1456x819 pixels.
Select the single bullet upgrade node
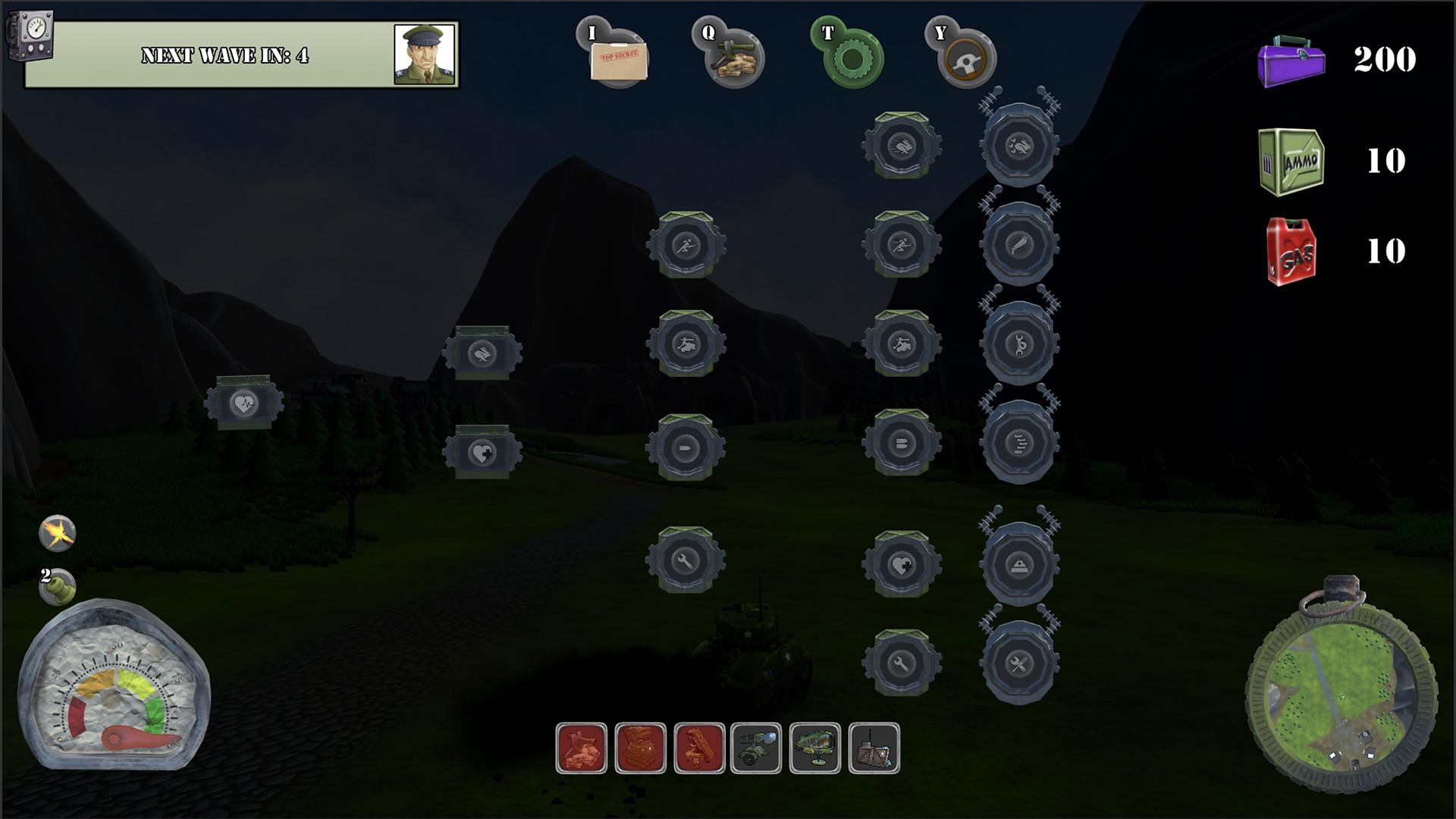click(x=686, y=448)
